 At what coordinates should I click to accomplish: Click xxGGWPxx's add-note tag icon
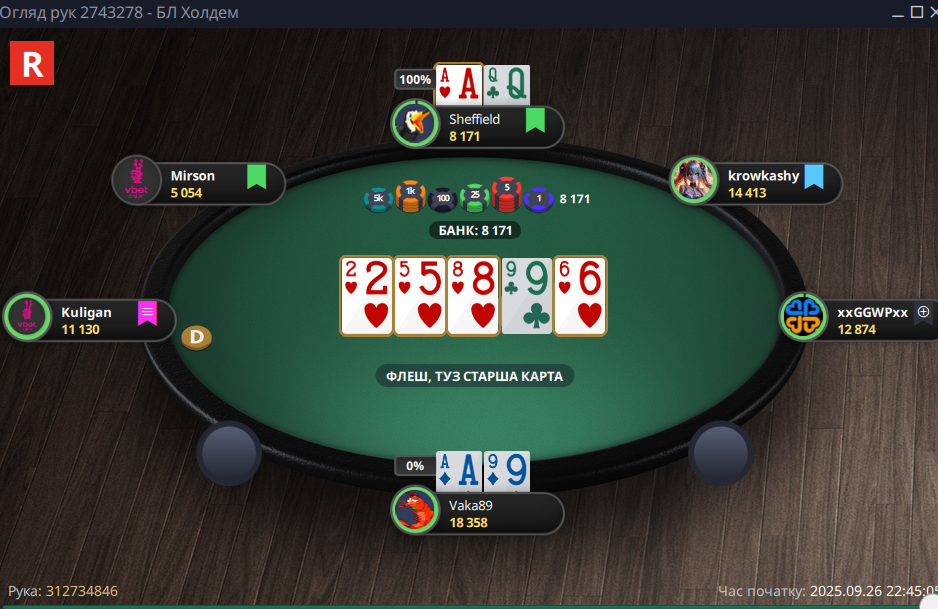coord(923,313)
